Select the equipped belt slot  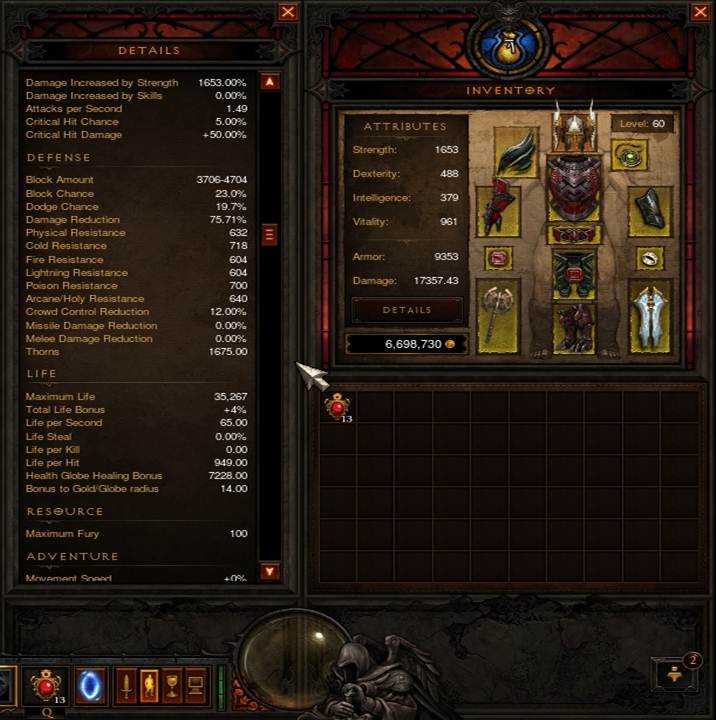tap(574, 235)
